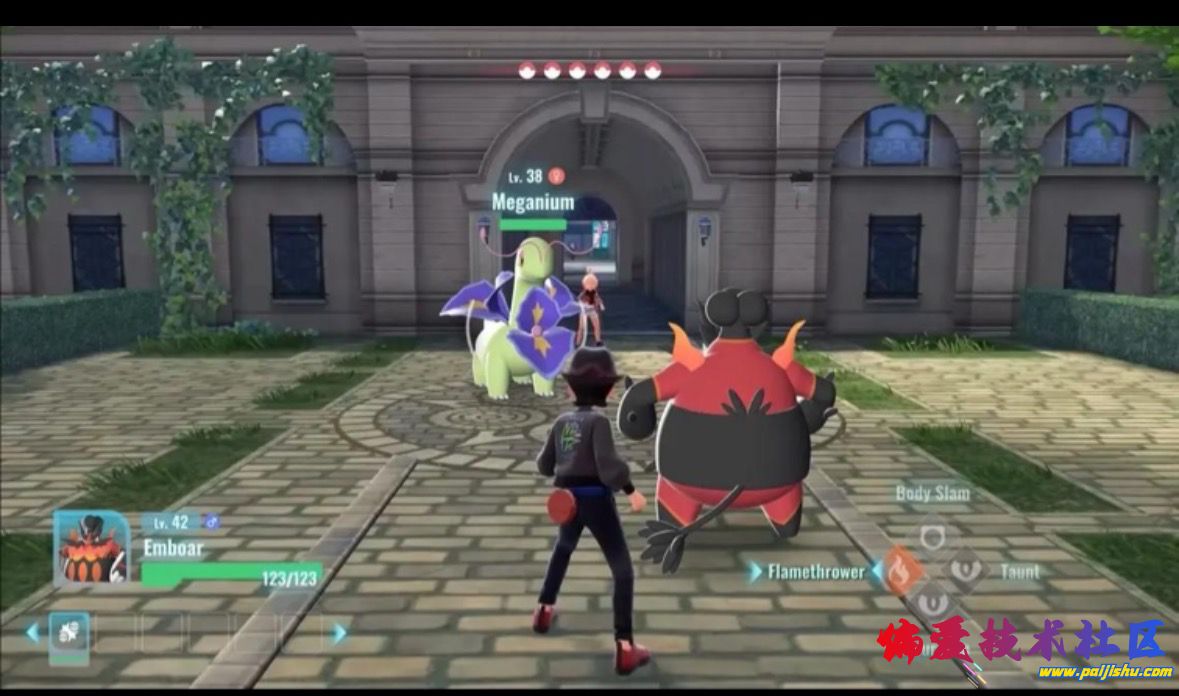Cycle the item bar left
Screen dimensions: 1179x696
click(x=33, y=632)
